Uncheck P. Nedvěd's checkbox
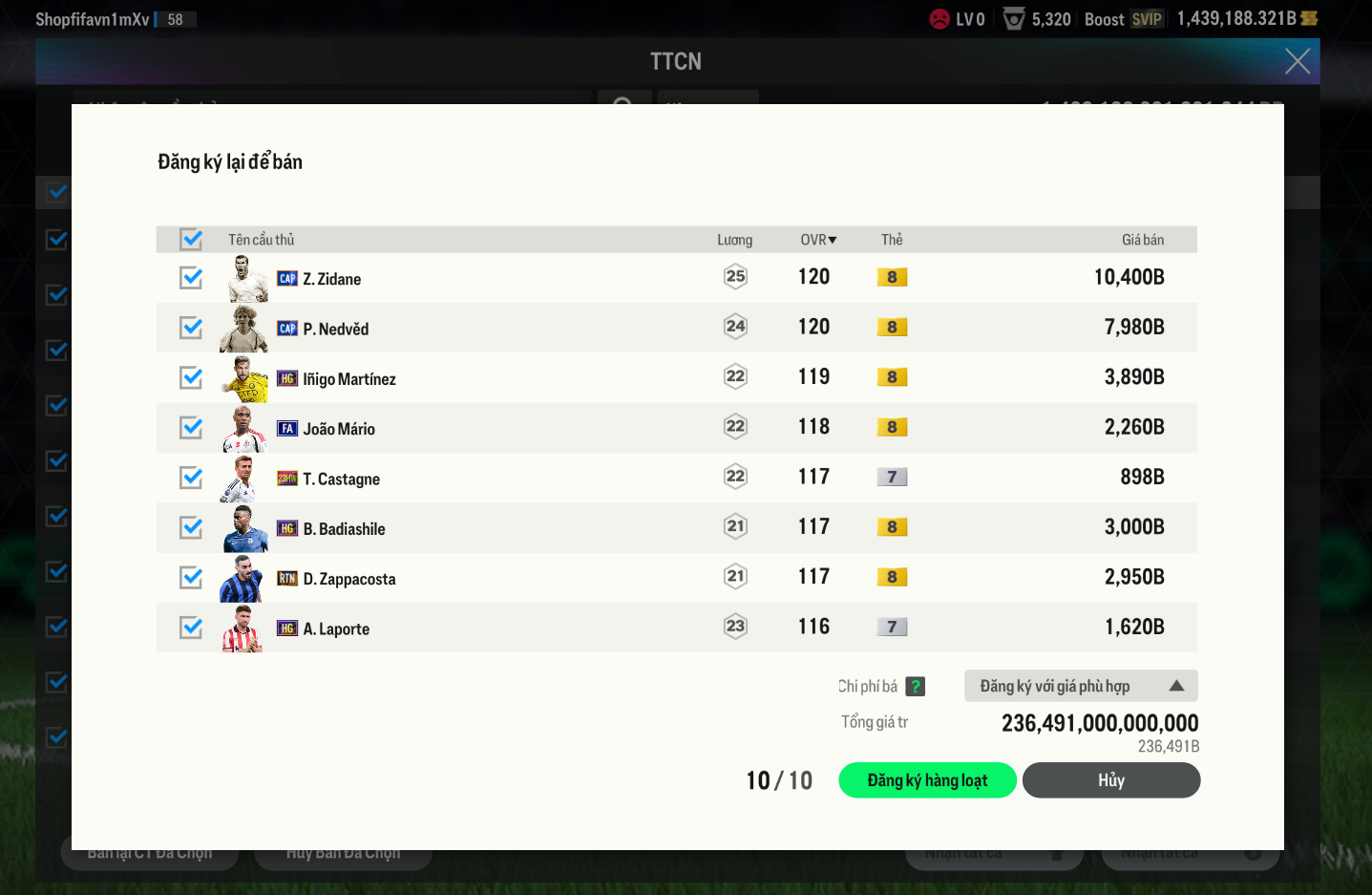 coord(191,328)
